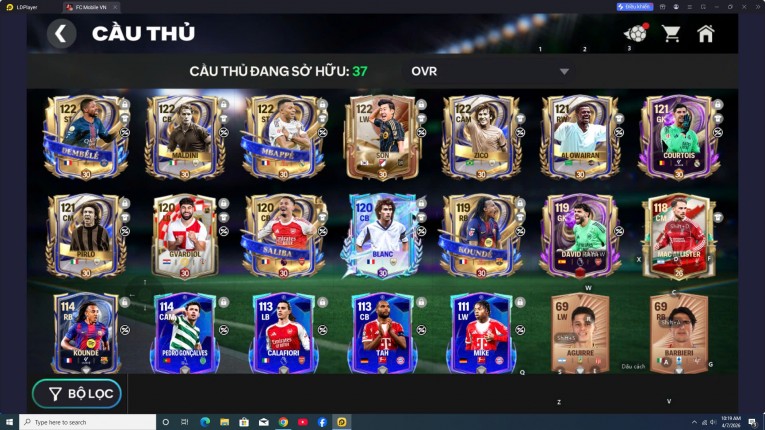Select the Zico CAM card
The height and width of the screenshot is (430, 765).
(481, 137)
